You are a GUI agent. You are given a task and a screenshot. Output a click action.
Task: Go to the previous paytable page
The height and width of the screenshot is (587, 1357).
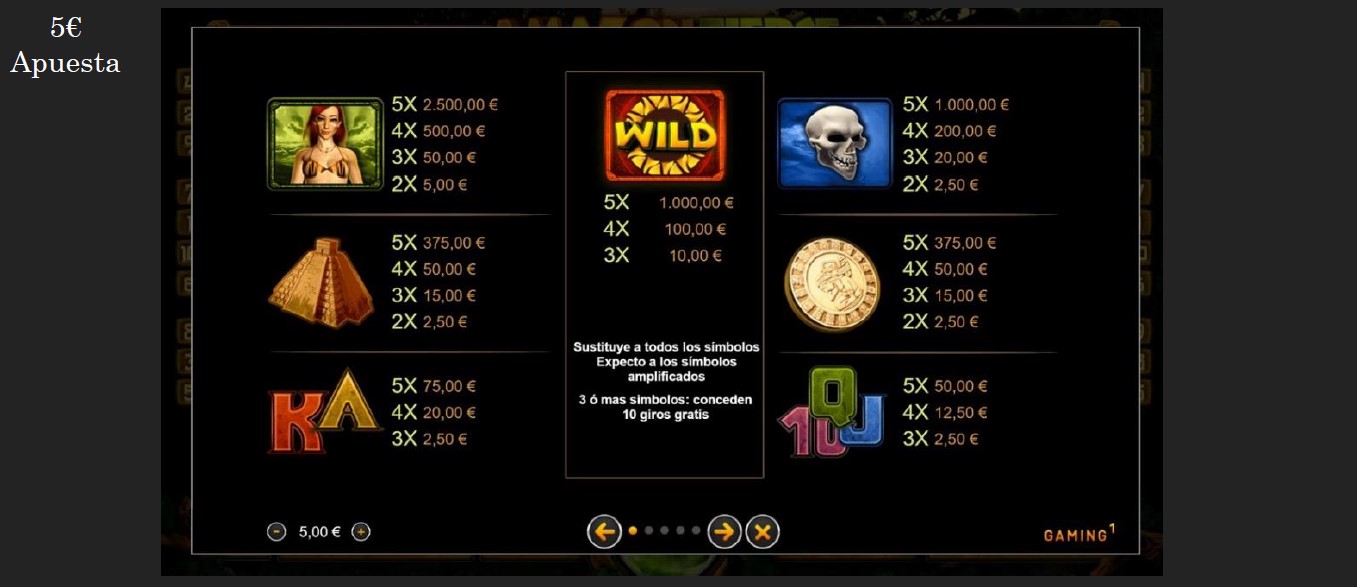[604, 532]
